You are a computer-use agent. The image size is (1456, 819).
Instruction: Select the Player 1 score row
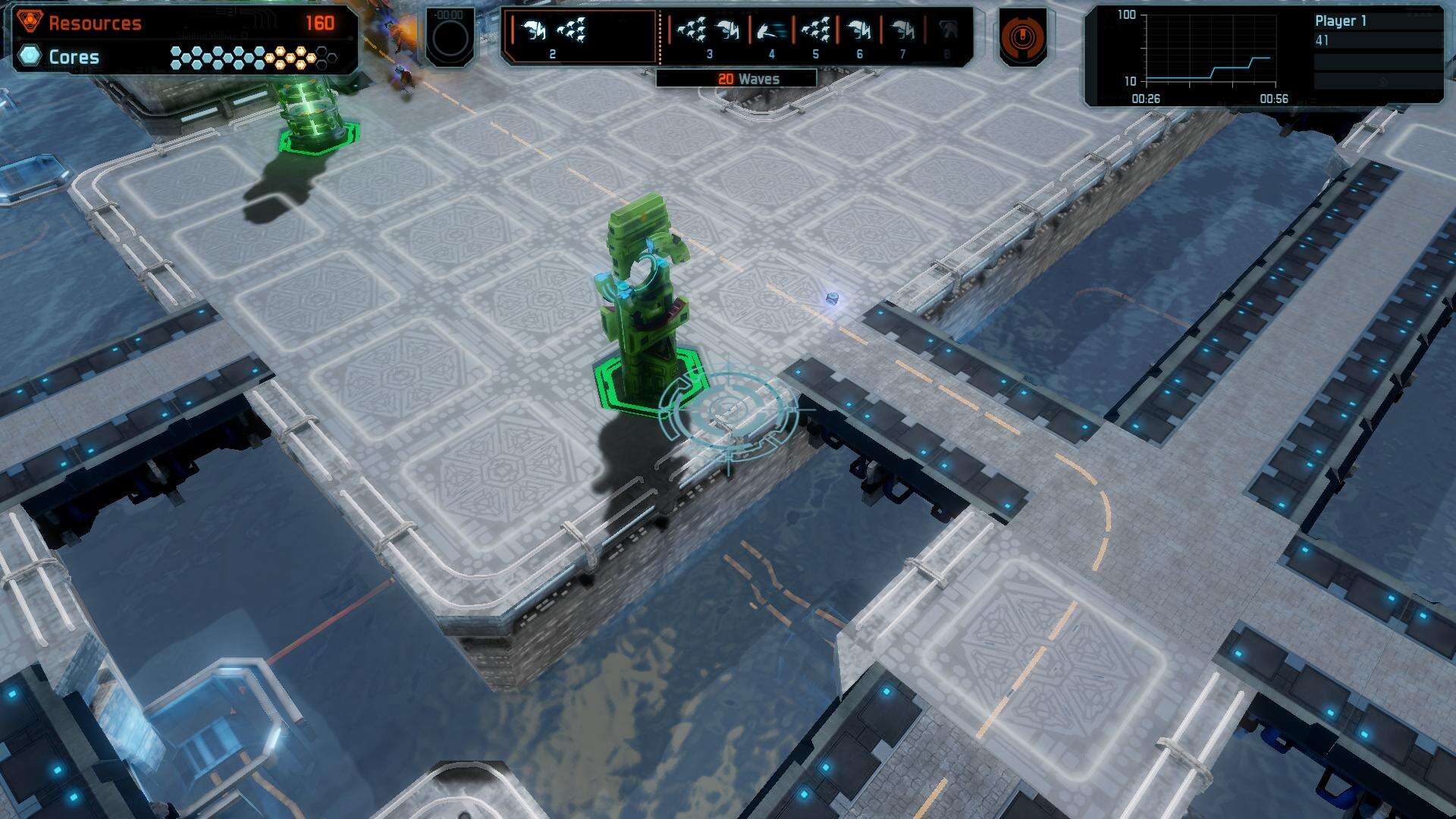(1376, 30)
